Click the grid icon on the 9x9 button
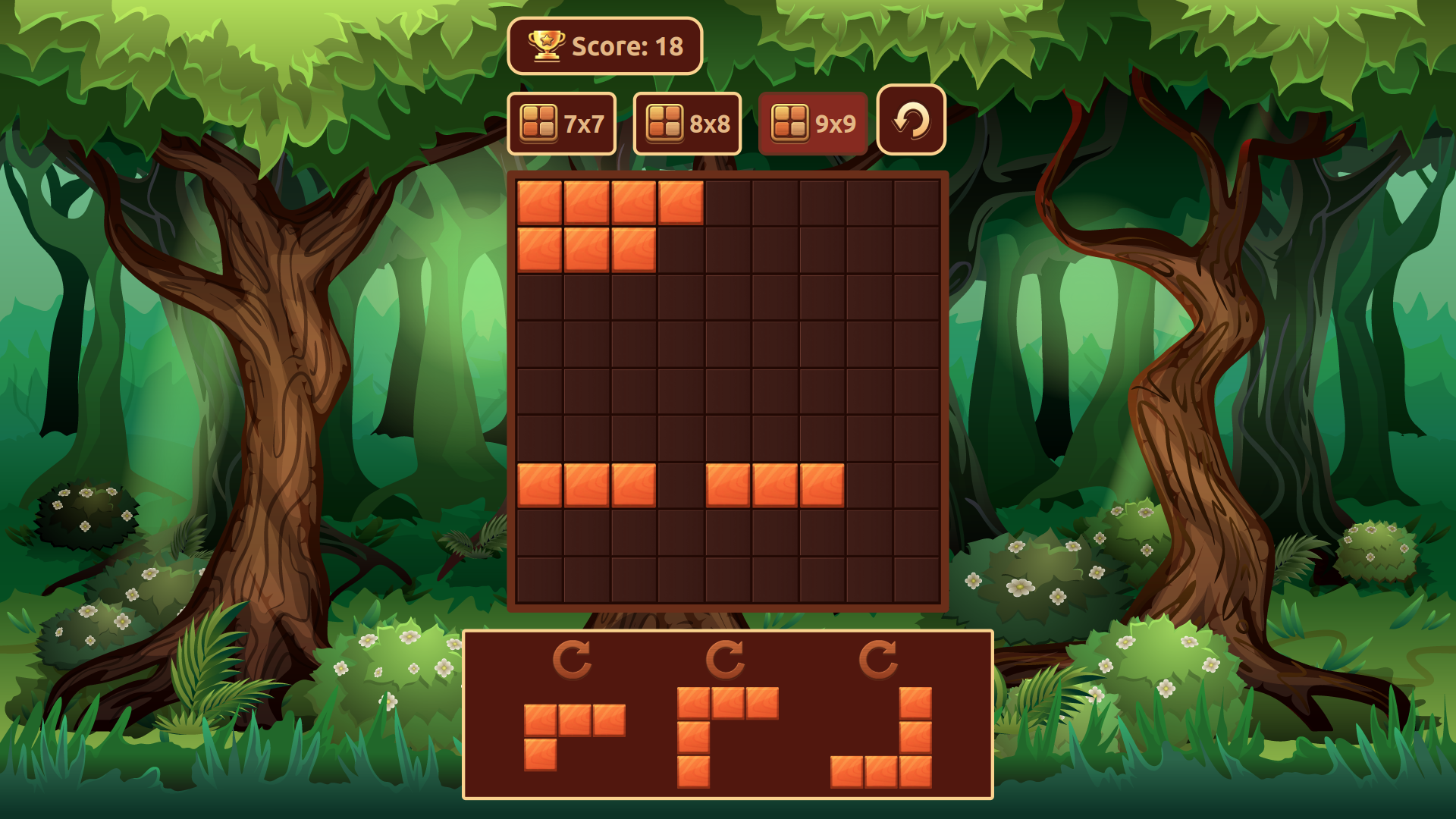 point(789,121)
